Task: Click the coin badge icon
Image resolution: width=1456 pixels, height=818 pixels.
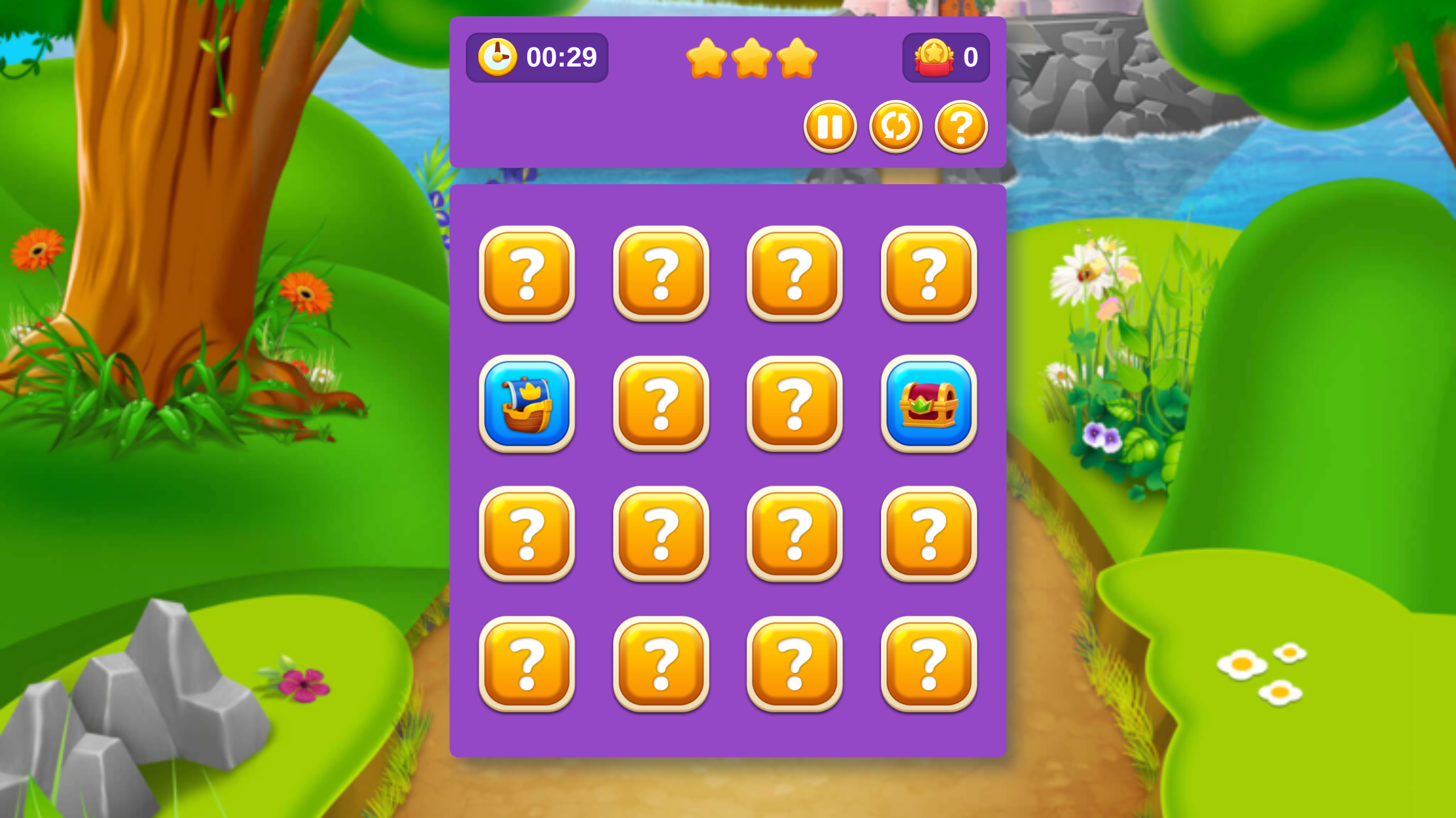Action: coord(935,57)
